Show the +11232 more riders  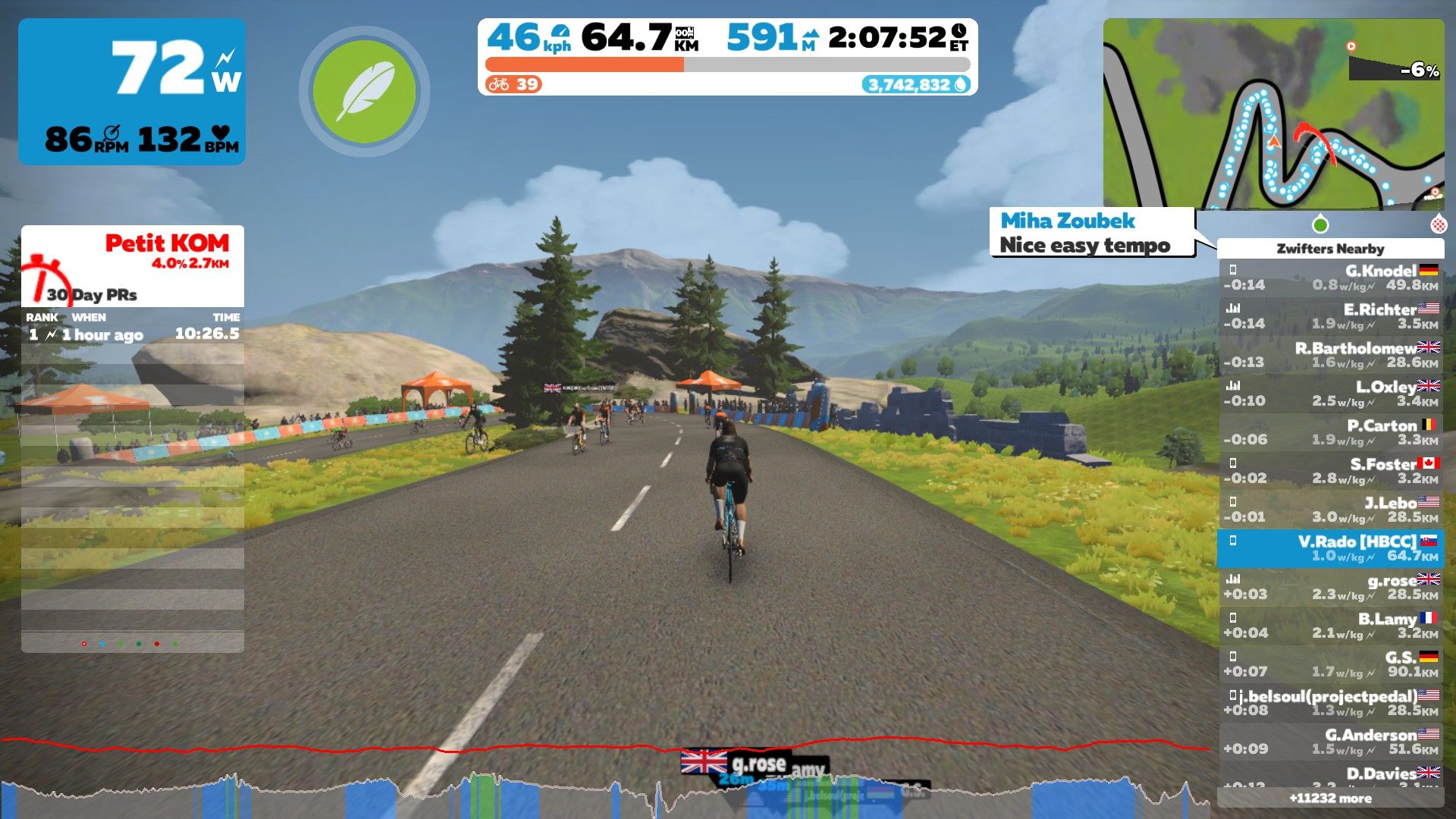click(x=1330, y=798)
